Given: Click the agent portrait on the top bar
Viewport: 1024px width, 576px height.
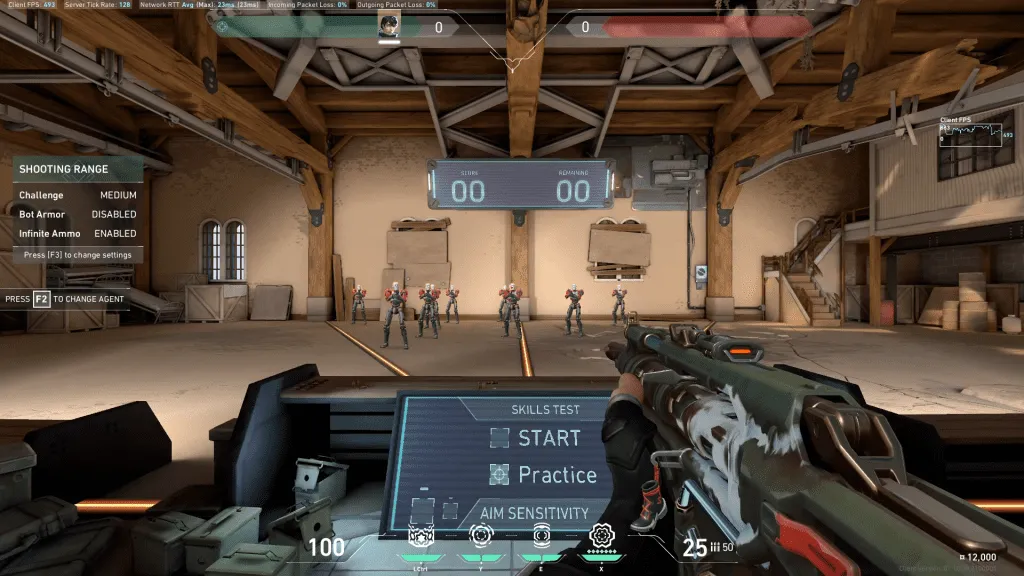Looking at the screenshot, I should 389,27.
